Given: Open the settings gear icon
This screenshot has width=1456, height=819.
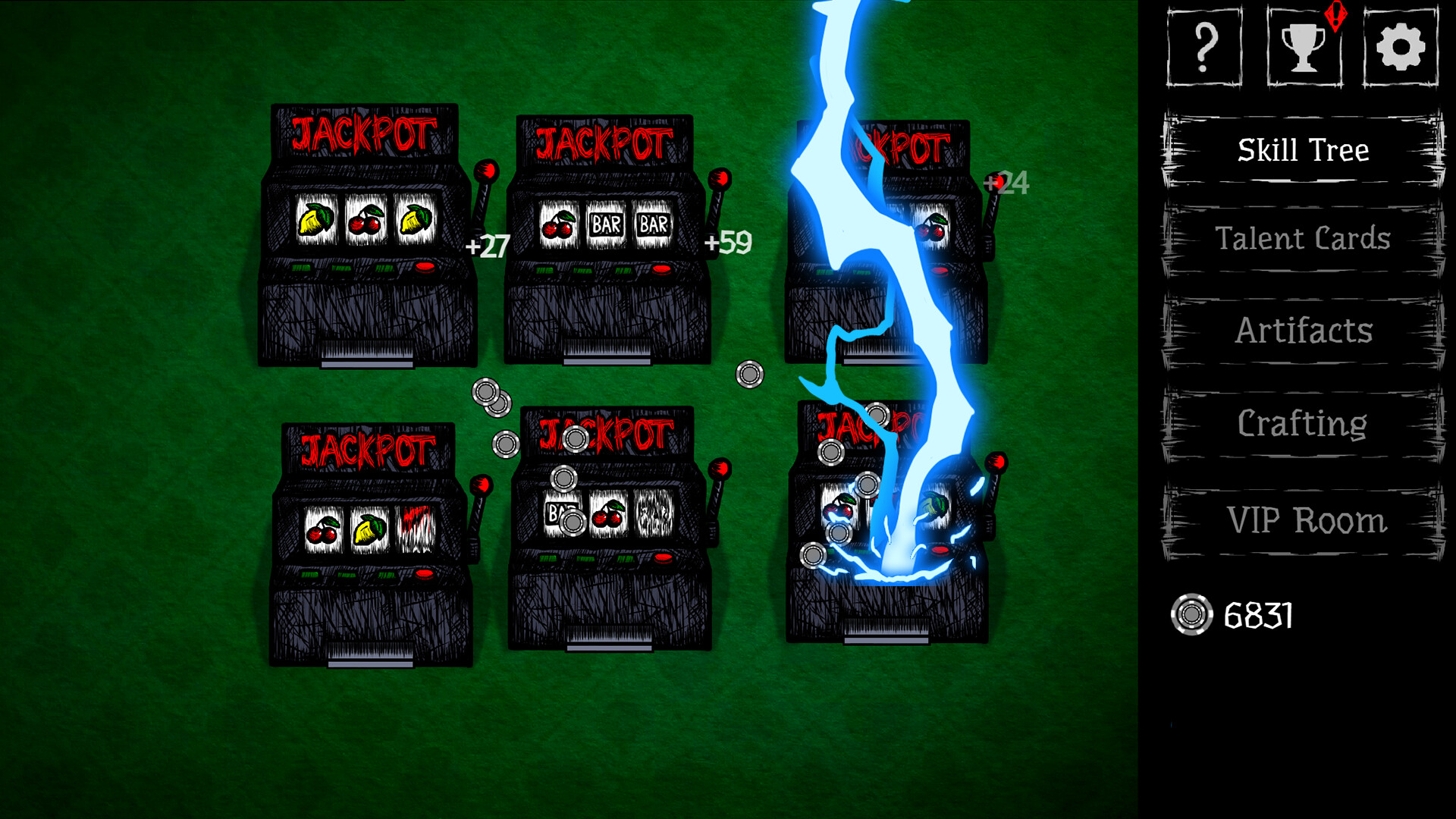Looking at the screenshot, I should point(1400,45).
